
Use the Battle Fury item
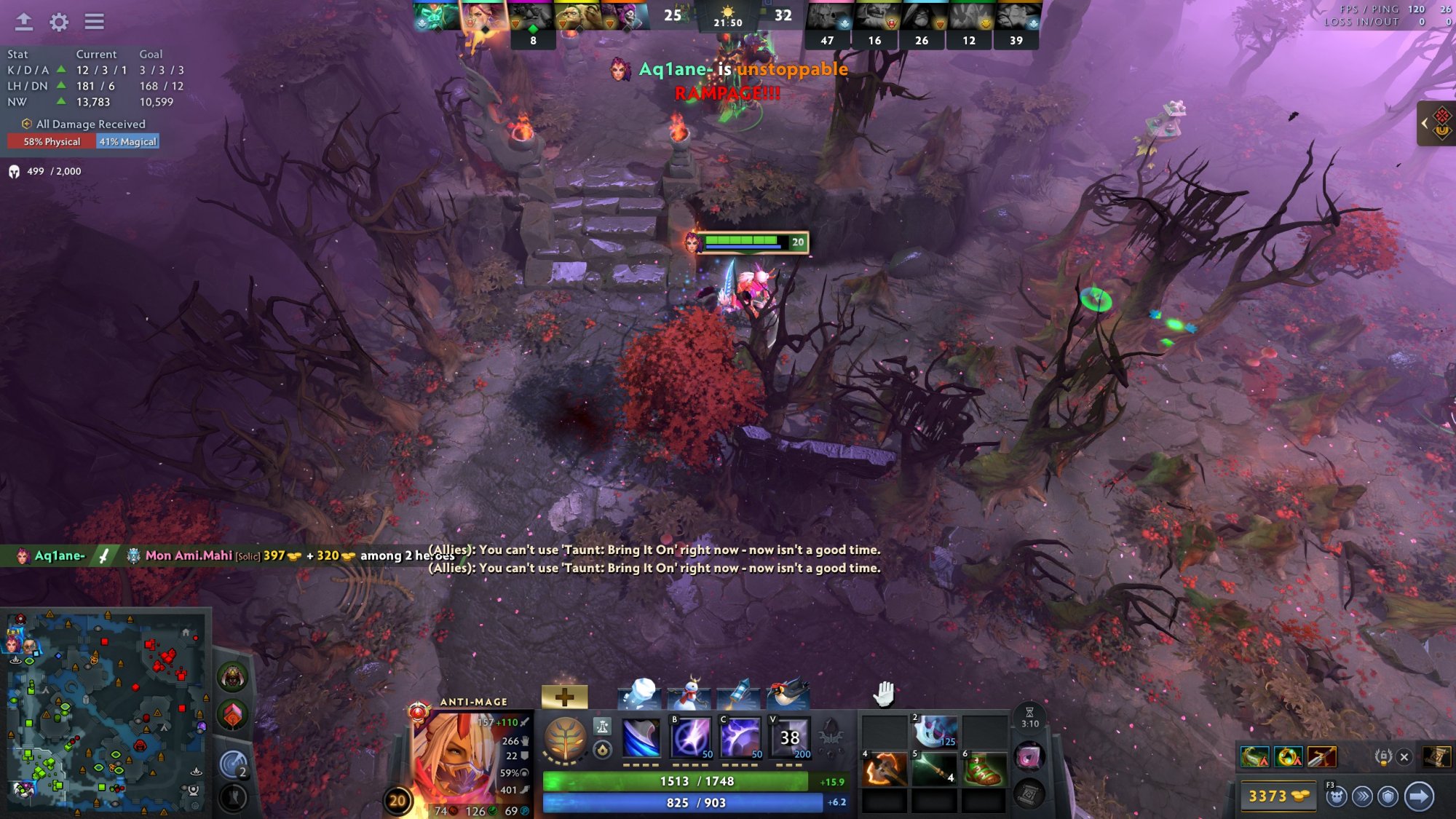tap(884, 770)
